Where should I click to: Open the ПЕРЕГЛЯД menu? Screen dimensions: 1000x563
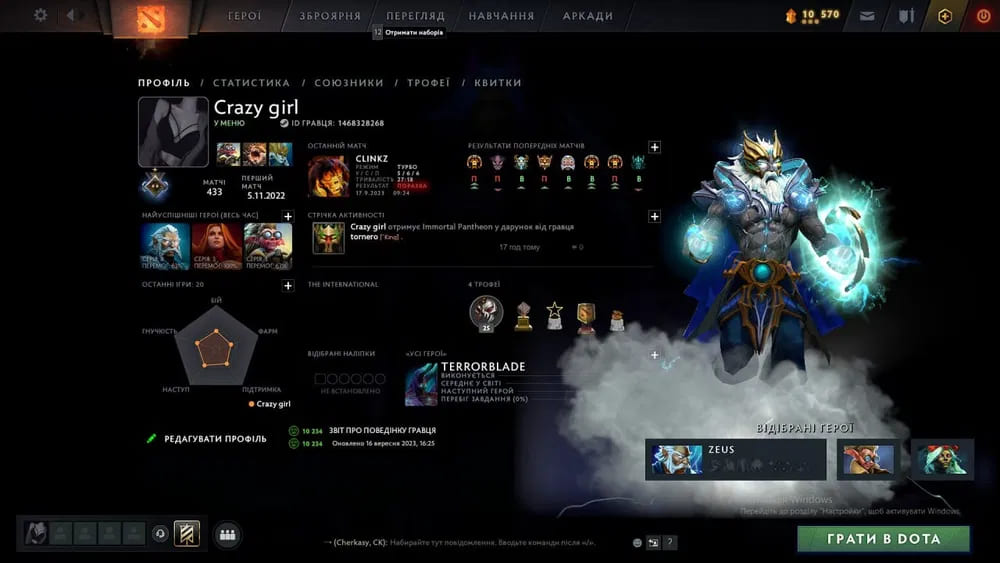pyautogui.click(x=415, y=16)
